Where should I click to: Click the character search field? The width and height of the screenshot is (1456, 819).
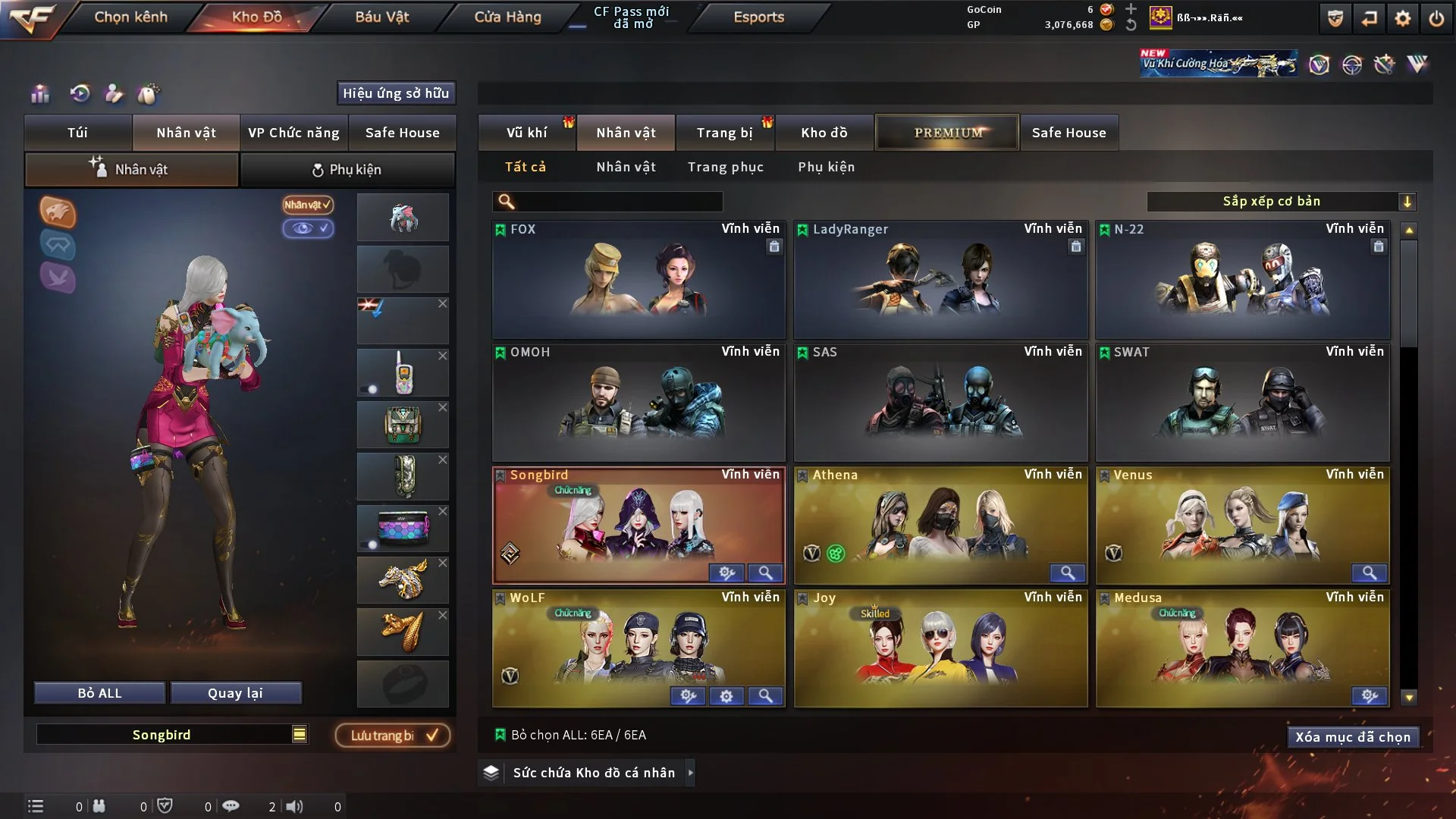click(618, 201)
